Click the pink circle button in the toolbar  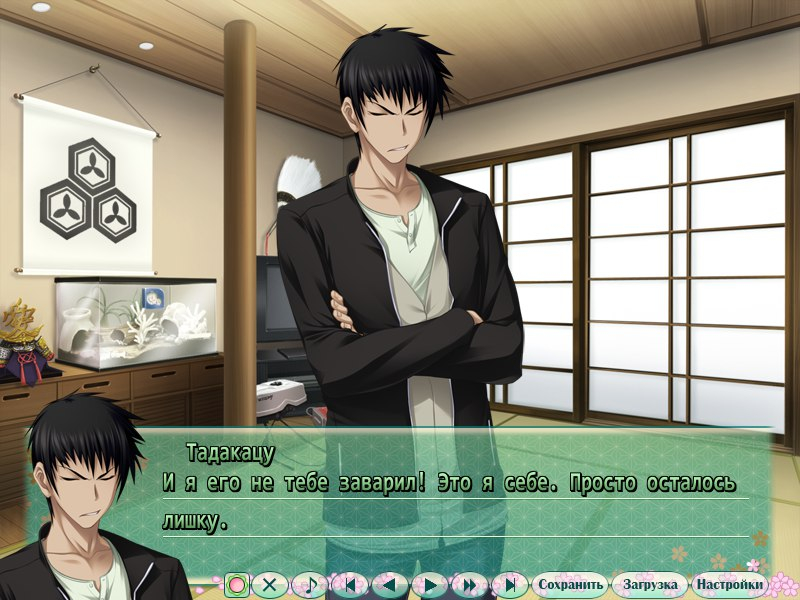pos(237,585)
